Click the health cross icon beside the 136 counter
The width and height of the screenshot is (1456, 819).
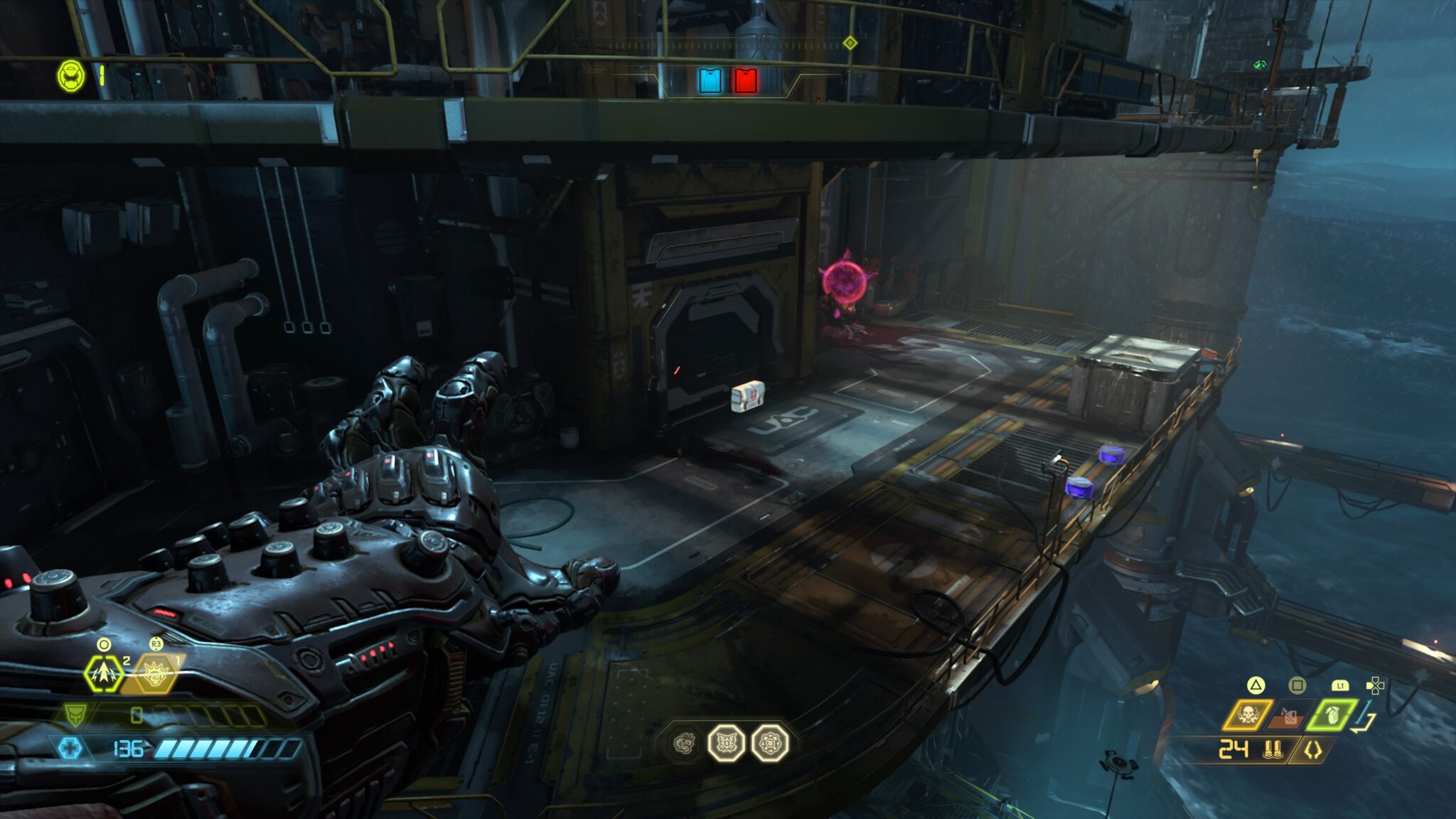(70, 747)
